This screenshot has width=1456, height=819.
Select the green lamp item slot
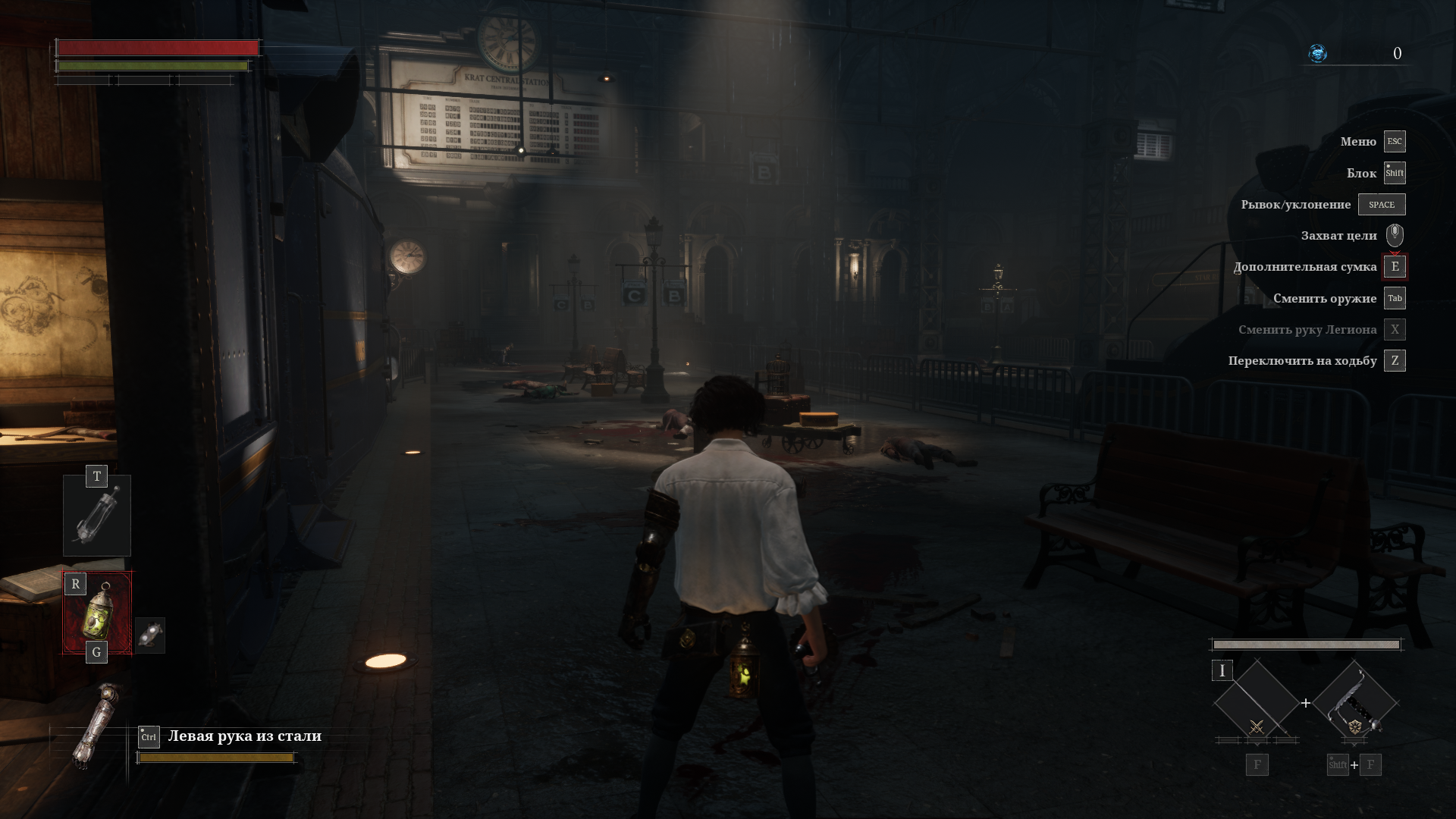pyautogui.click(x=97, y=613)
